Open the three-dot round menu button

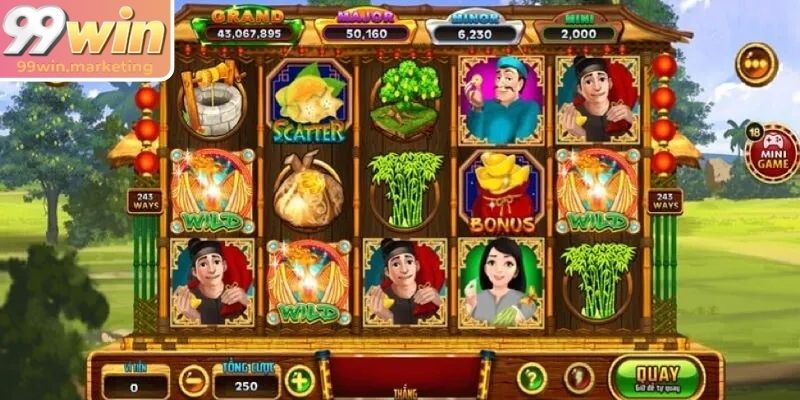(756, 64)
